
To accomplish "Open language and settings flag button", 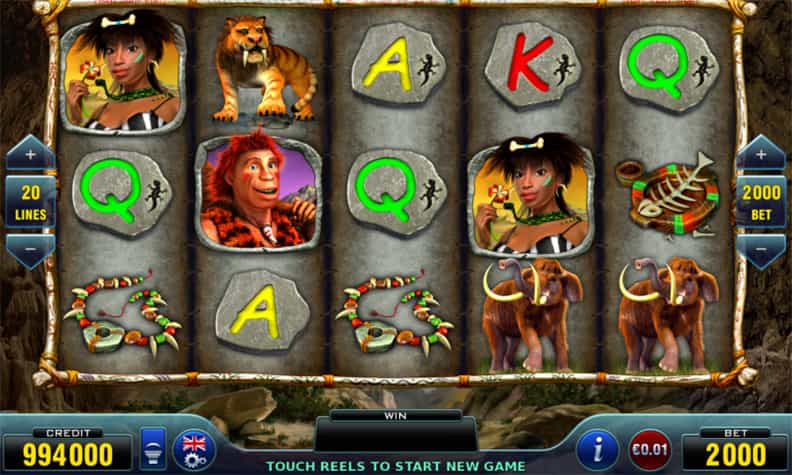I will 193,449.
